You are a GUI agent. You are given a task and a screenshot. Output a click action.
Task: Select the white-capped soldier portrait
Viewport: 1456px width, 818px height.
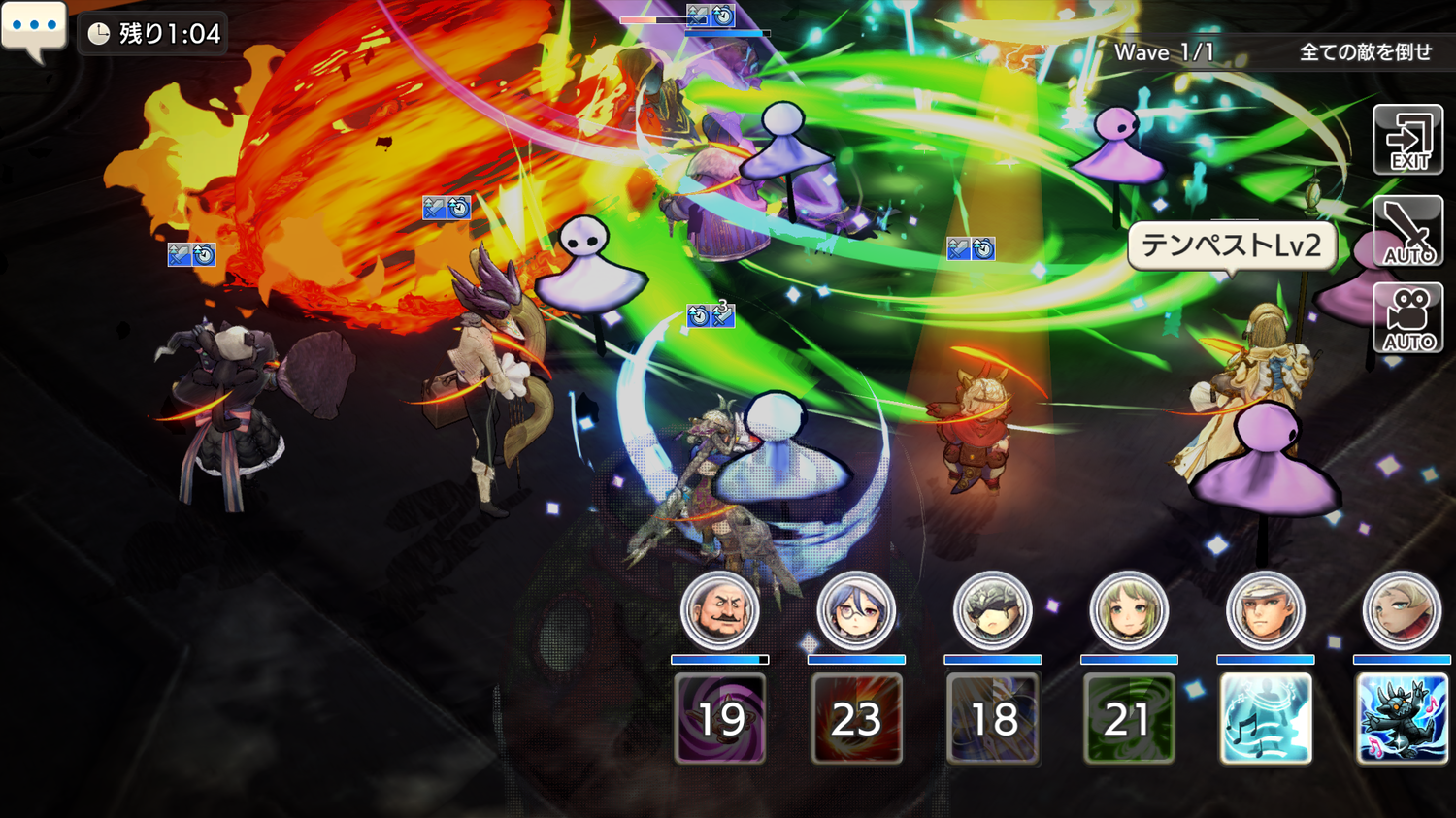tap(1265, 611)
